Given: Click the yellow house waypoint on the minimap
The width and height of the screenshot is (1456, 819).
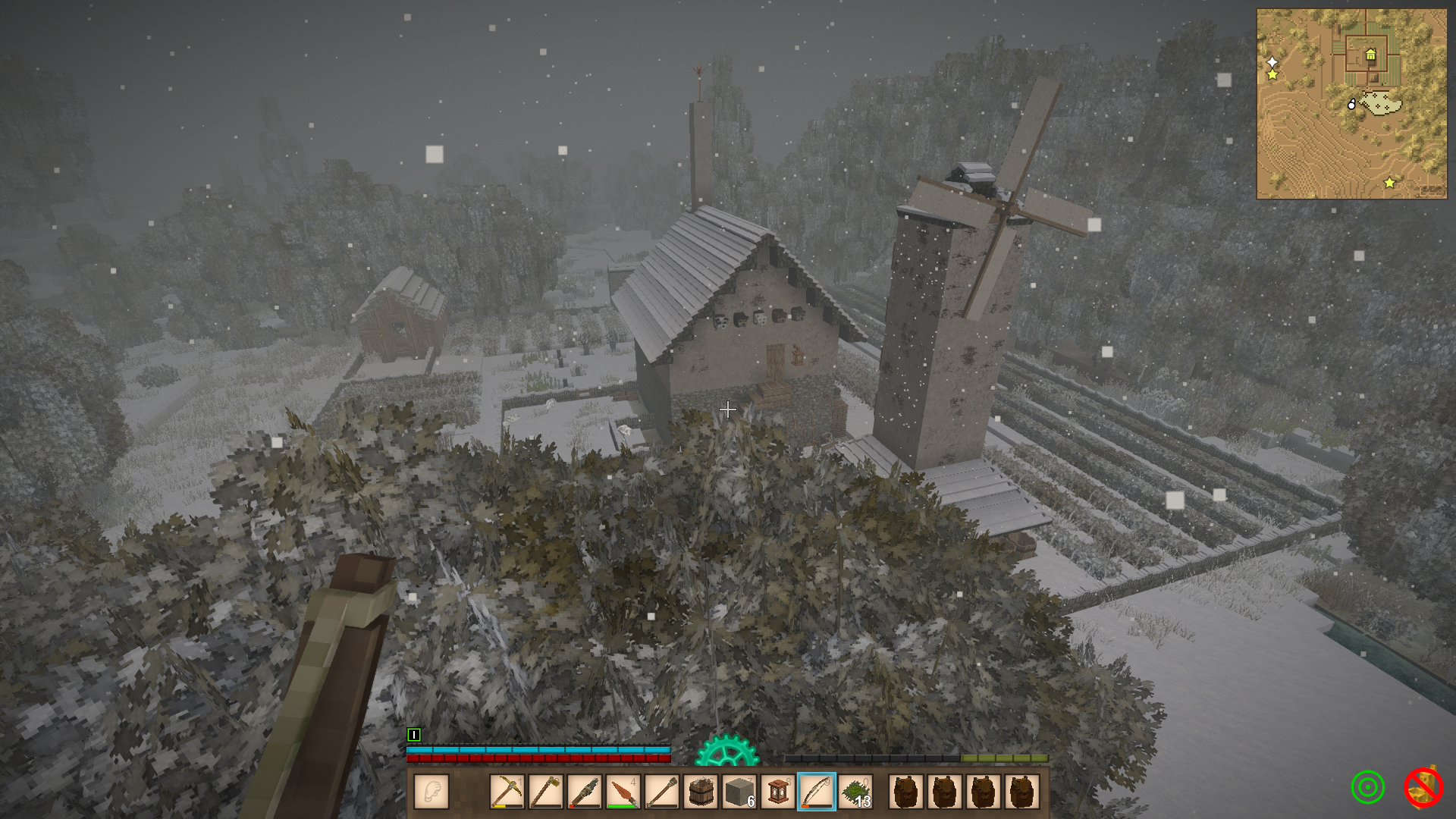Looking at the screenshot, I should pyautogui.click(x=1370, y=55).
